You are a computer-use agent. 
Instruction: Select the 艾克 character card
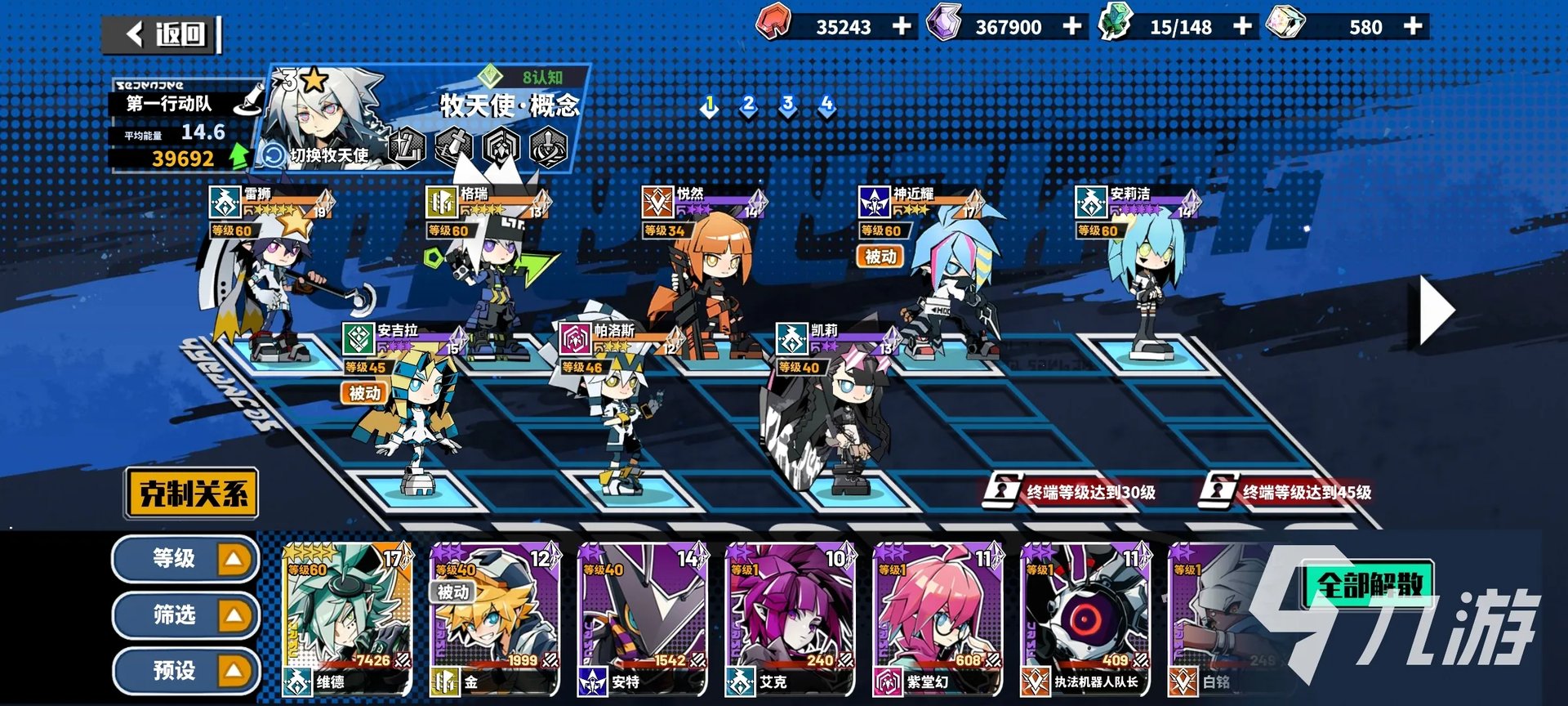(x=790, y=619)
